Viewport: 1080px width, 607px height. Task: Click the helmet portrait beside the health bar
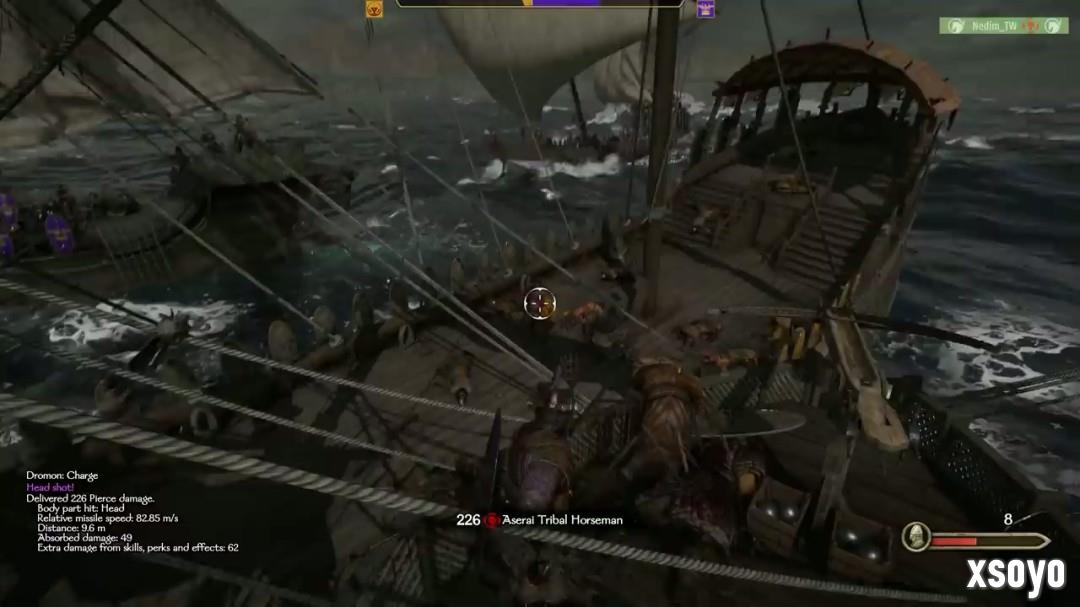tap(916, 537)
